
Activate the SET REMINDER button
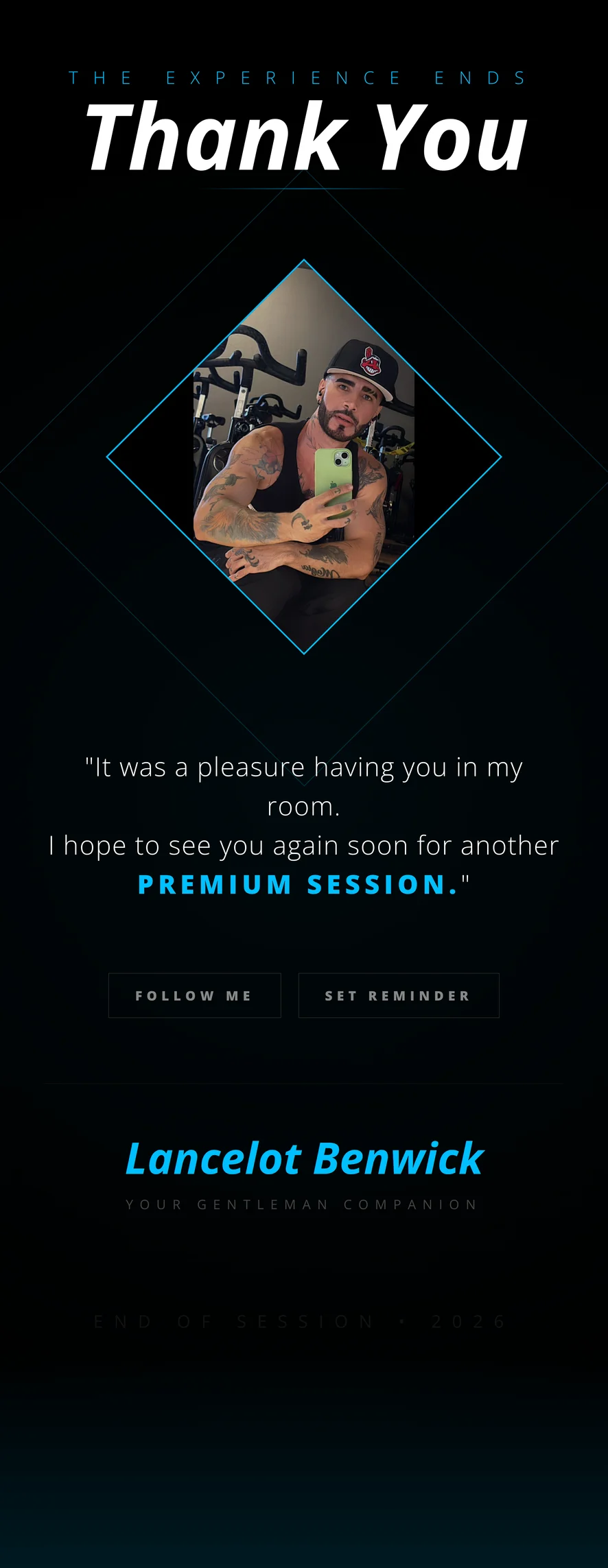click(398, 995)
